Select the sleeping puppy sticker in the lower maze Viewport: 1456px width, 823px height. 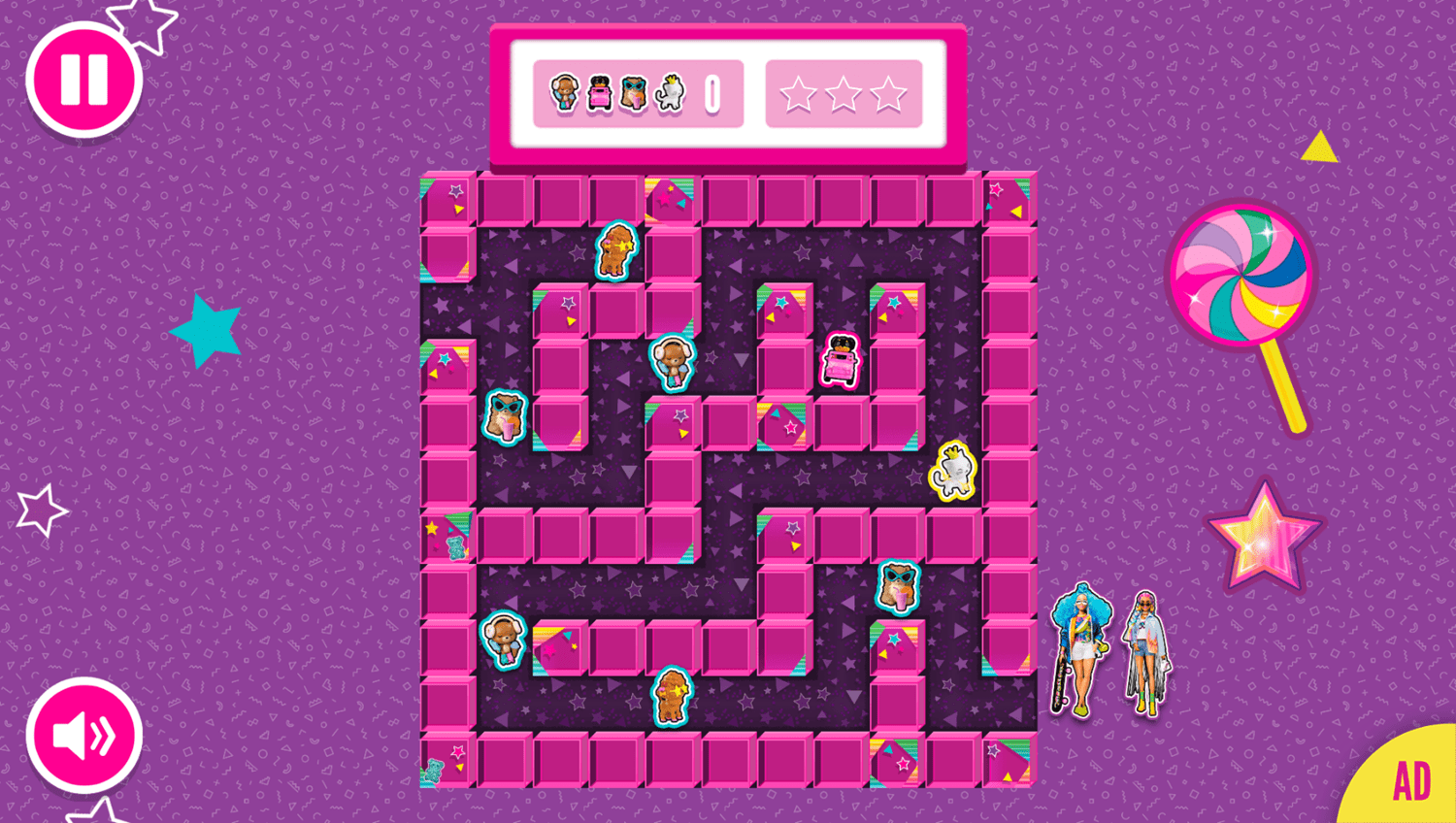[x=504, y=641]
